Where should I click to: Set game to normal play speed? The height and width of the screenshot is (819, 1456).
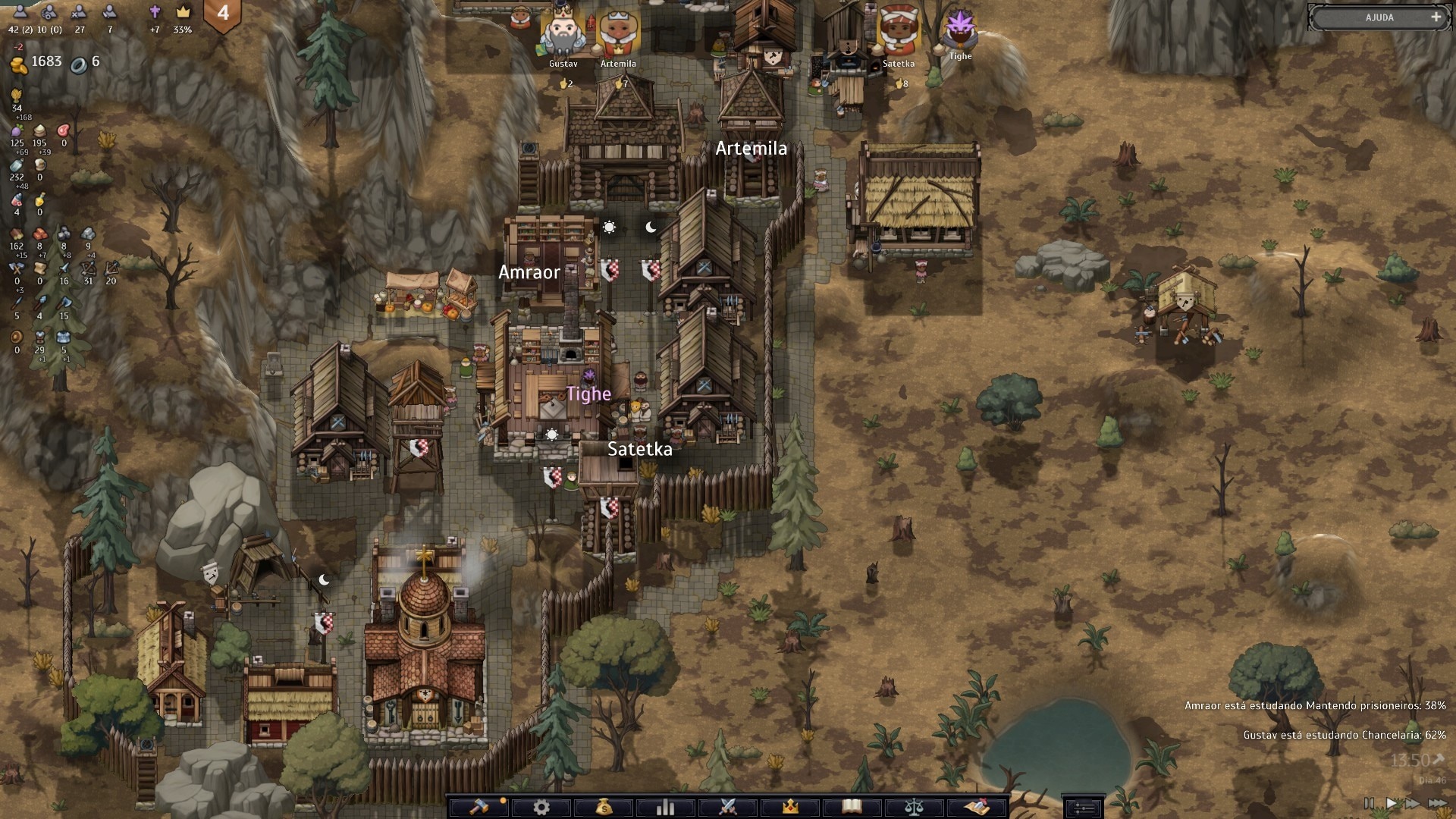(x=1392, y=803)
